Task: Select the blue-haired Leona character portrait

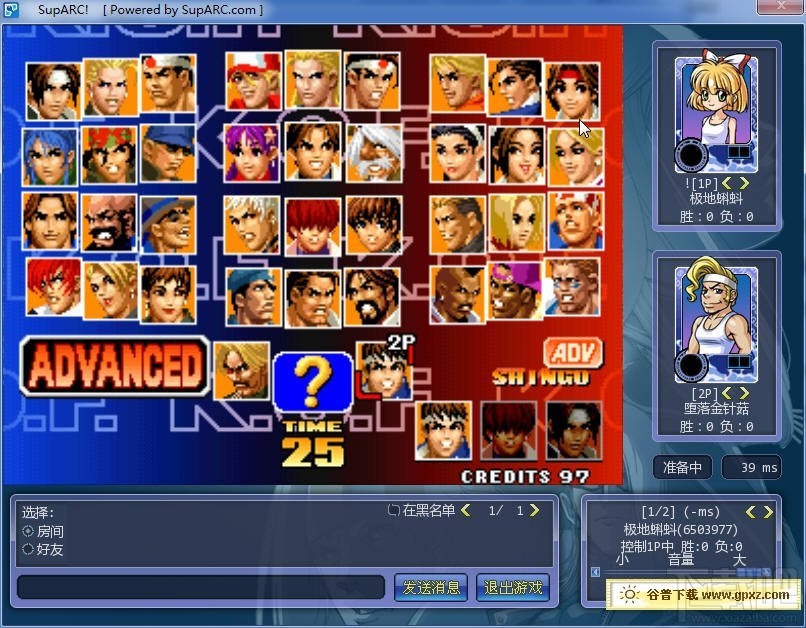Action: pos(49,156)
